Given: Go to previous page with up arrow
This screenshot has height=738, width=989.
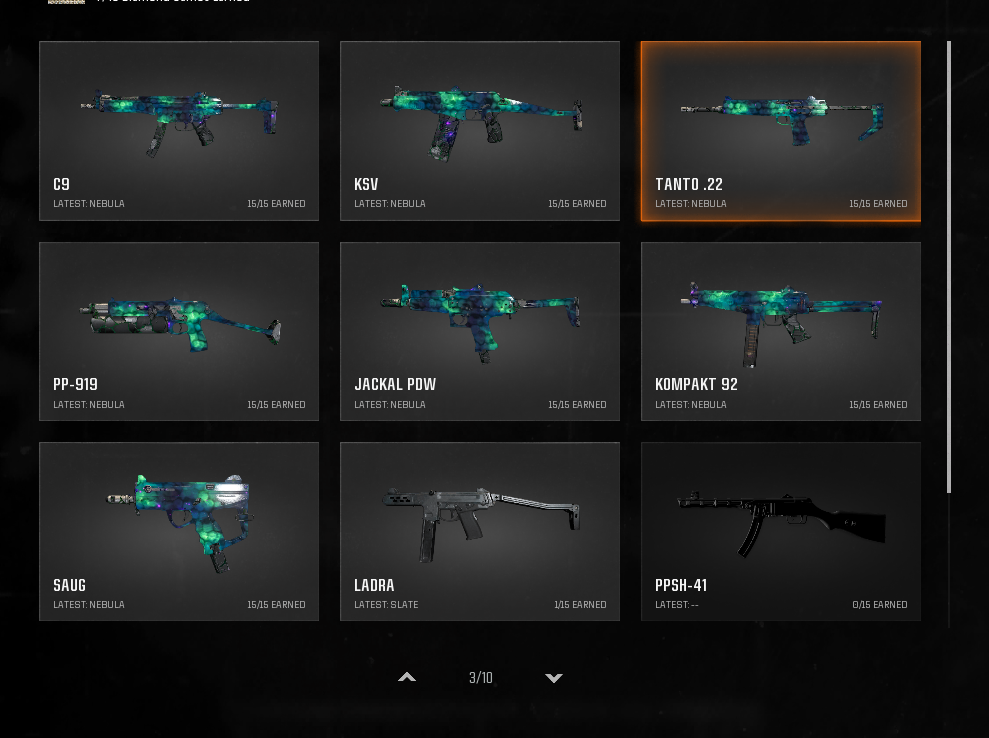Looking at the screenshot, I should click(x=407, y=678).
